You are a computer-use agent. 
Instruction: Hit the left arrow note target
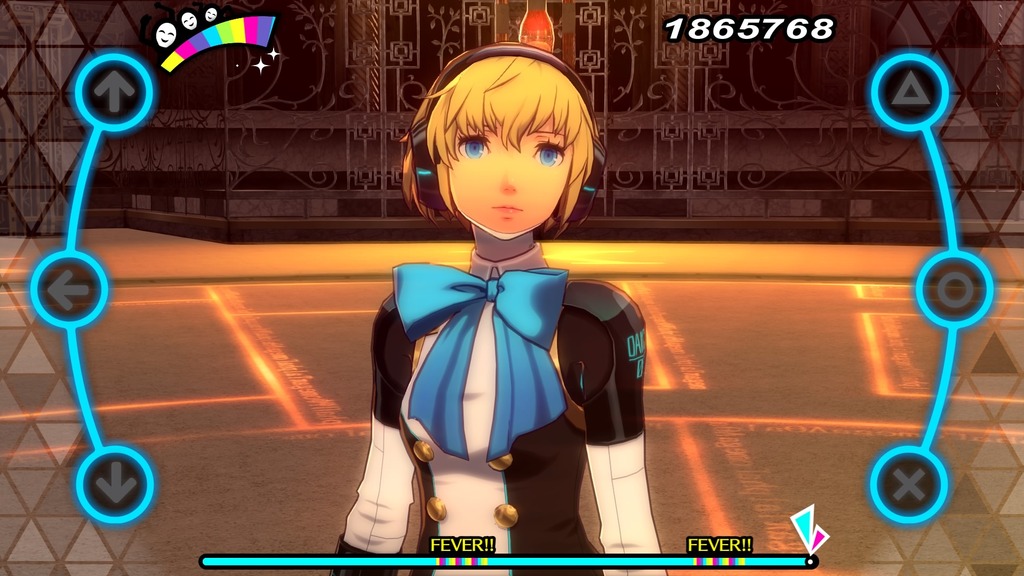coord(69,290)
